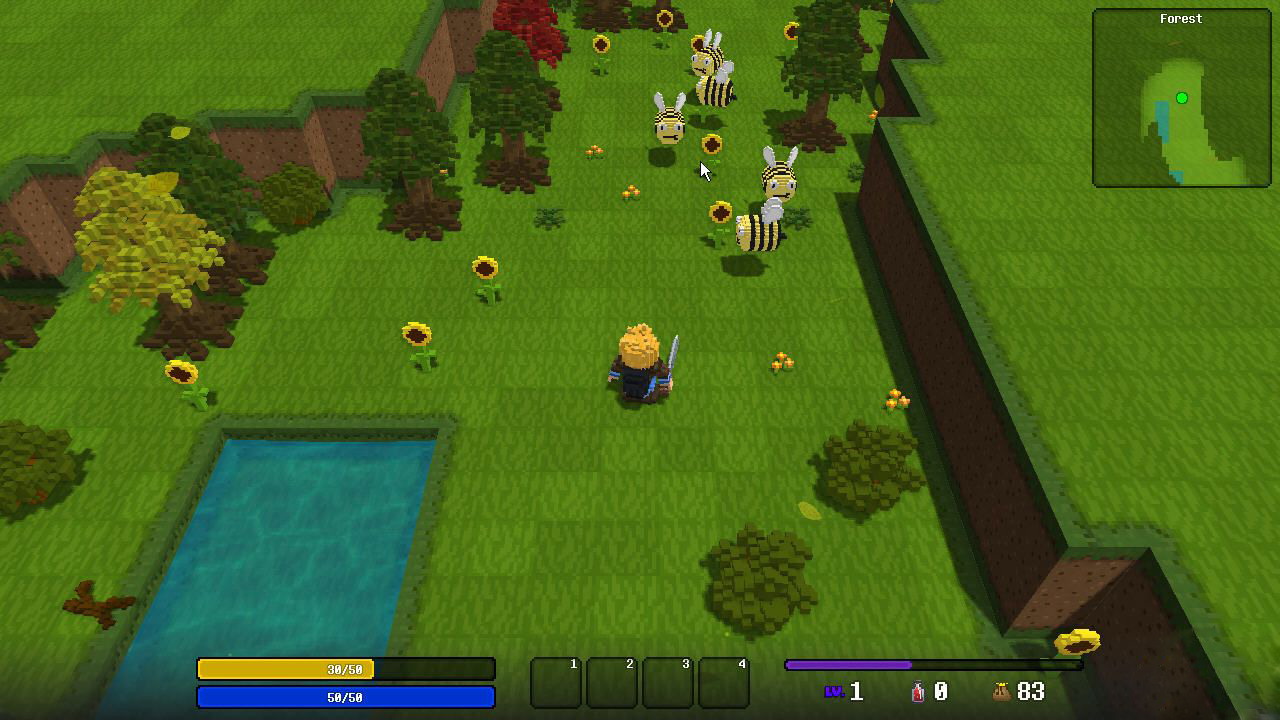Choose hotbar slot number 3
Image resolution: width=1280 pixels, height=720 pixels.
pyautogui.click(x=668, y=683)
